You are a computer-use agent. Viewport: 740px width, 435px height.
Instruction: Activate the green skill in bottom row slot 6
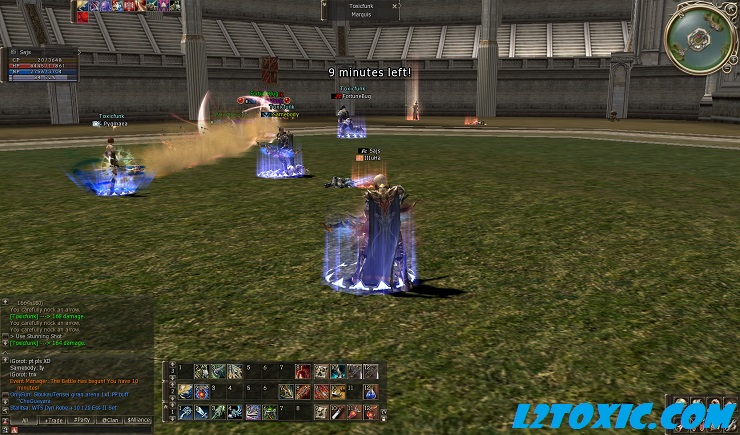(269, 411)
